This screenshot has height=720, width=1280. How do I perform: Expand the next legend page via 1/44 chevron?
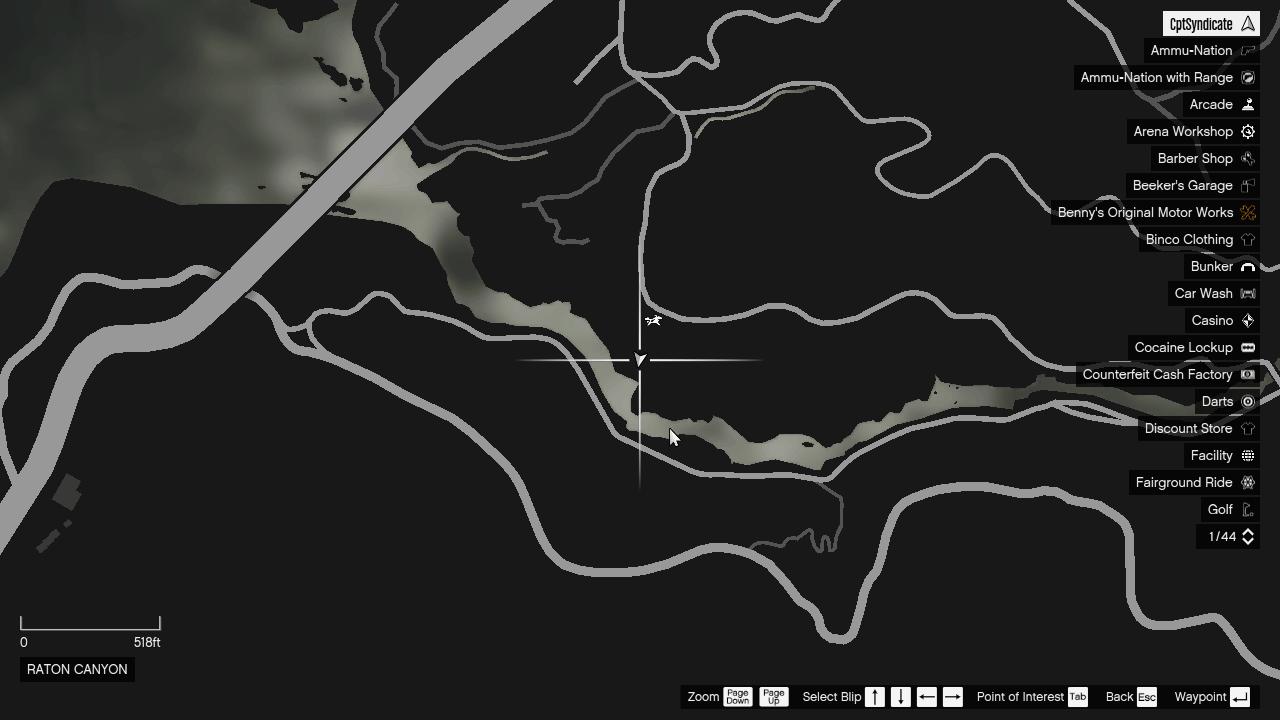click(x=1247, y=537)
